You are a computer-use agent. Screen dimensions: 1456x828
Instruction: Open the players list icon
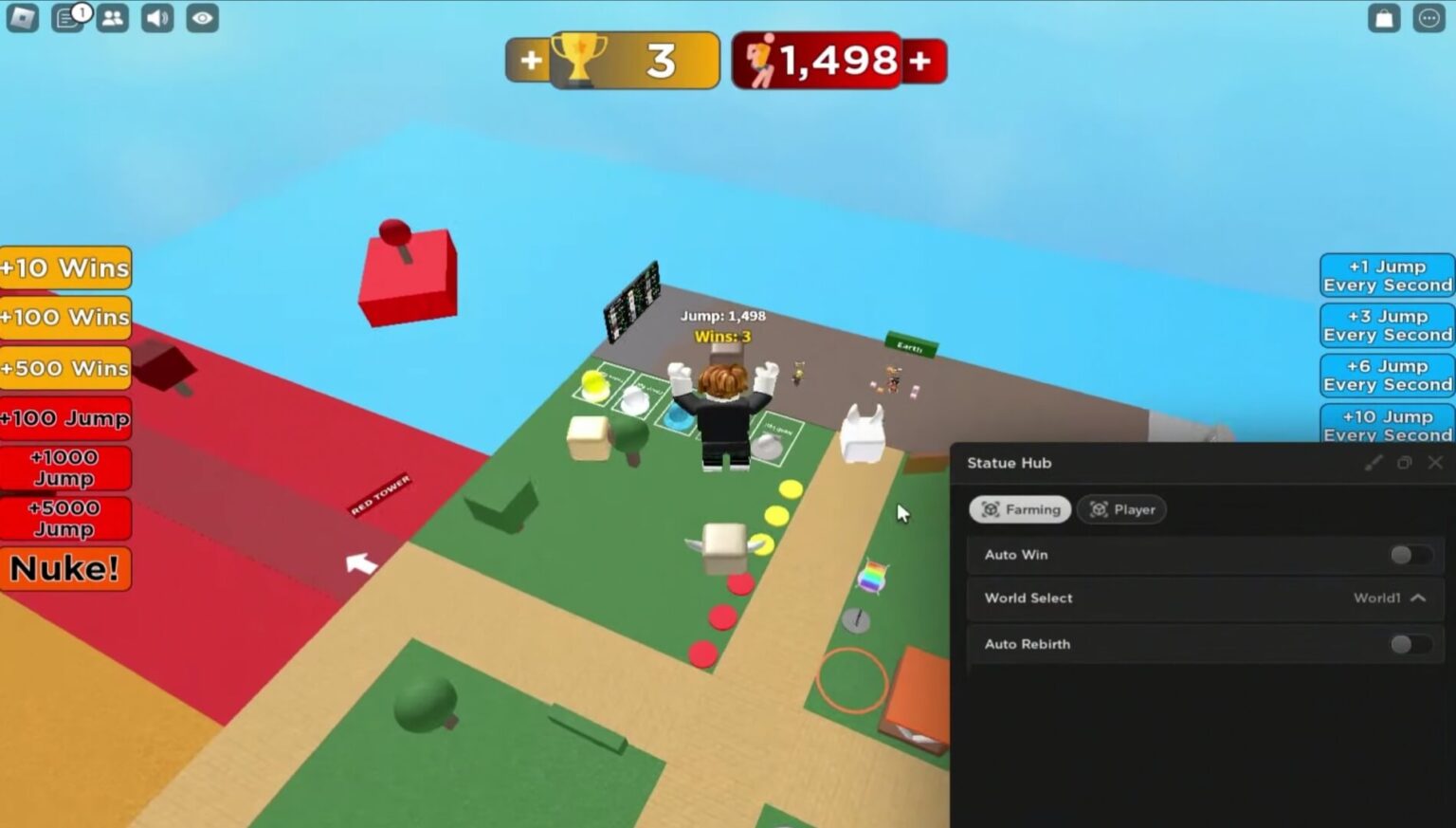[112, 17]
